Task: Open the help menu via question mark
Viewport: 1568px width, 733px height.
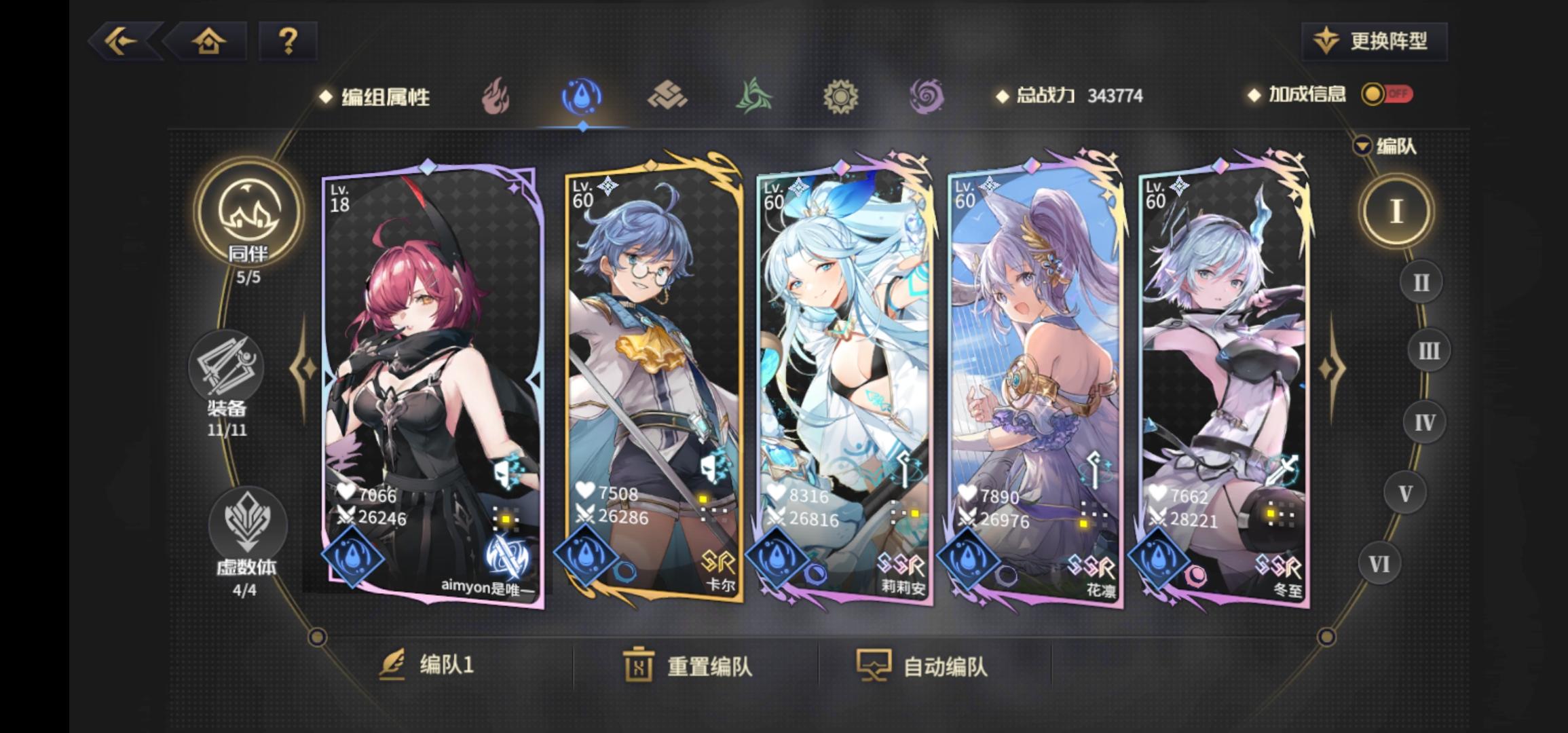Action: pos(288,42)
